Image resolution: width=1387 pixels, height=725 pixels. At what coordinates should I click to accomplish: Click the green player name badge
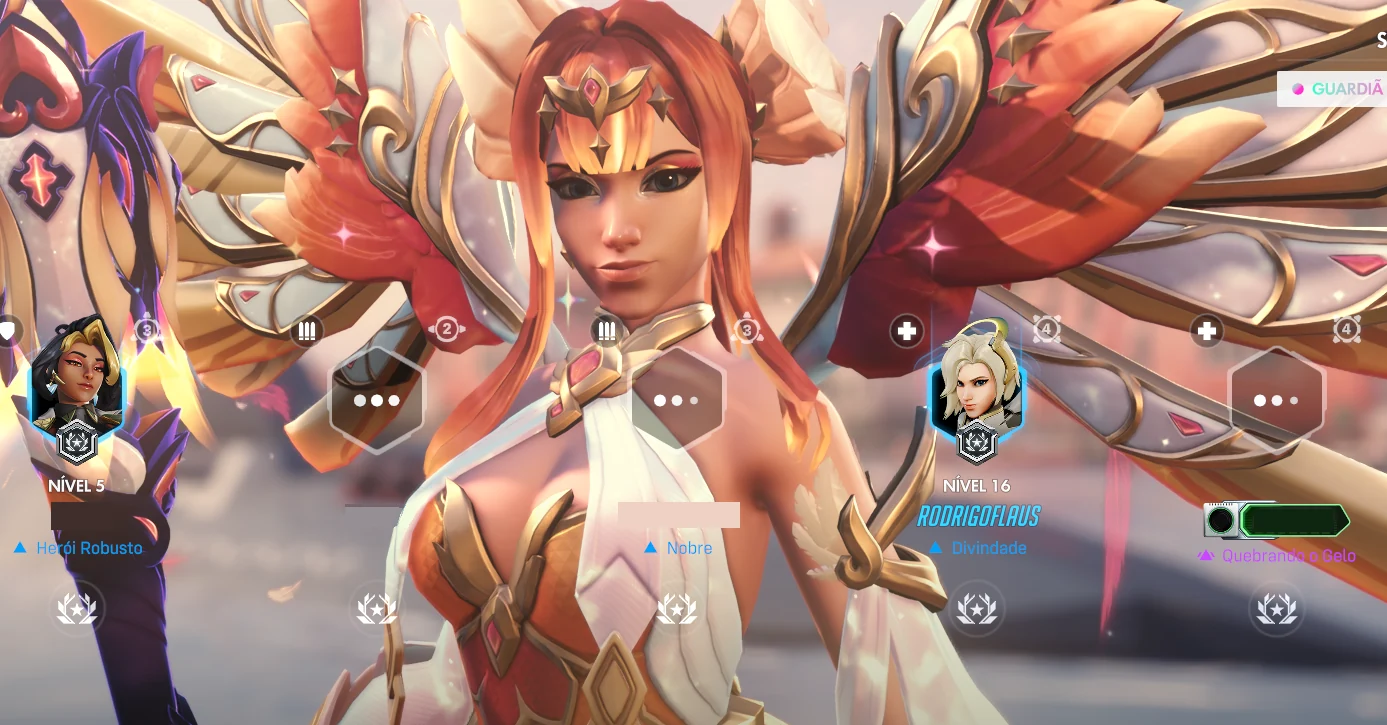[x=1294, y=520]
